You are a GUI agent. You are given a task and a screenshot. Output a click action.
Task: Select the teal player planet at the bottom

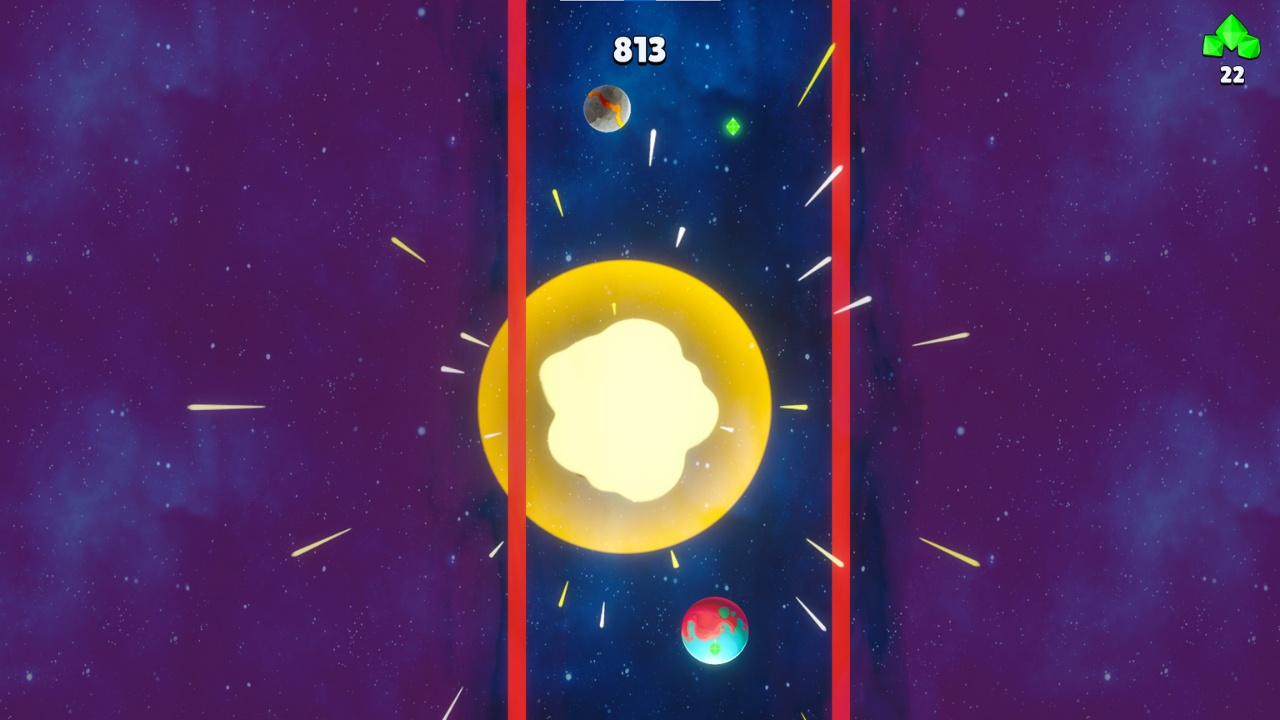[x=716, y=633]
